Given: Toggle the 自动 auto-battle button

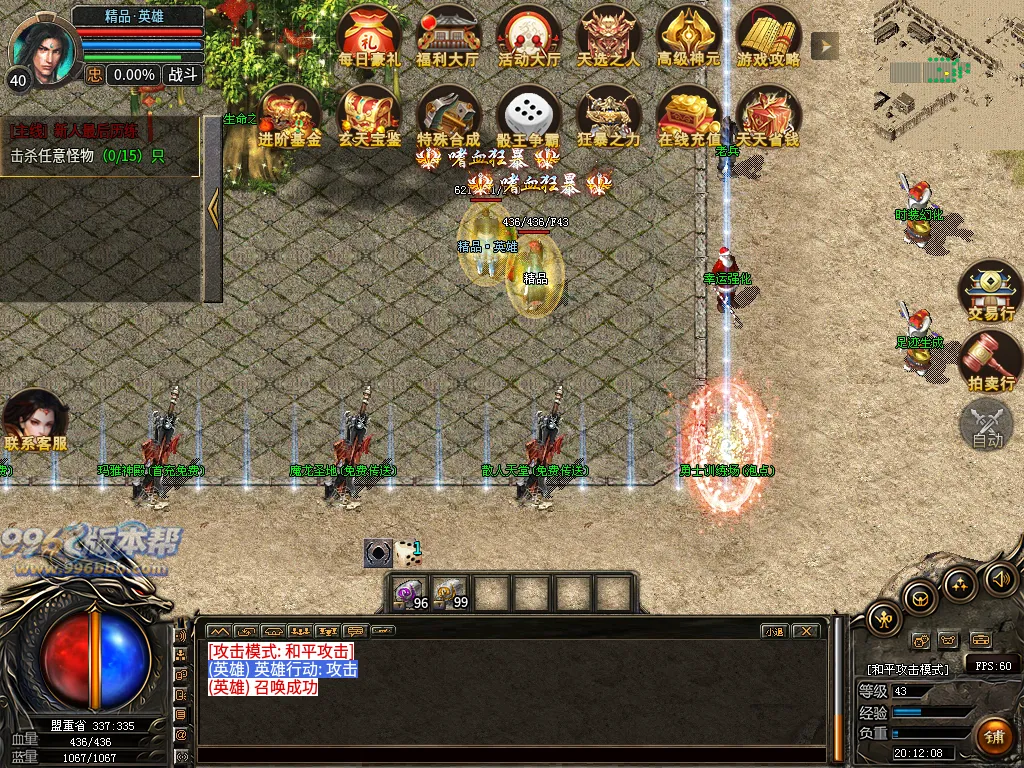Looking at the screenshot, I should click(x=988, y=424).
